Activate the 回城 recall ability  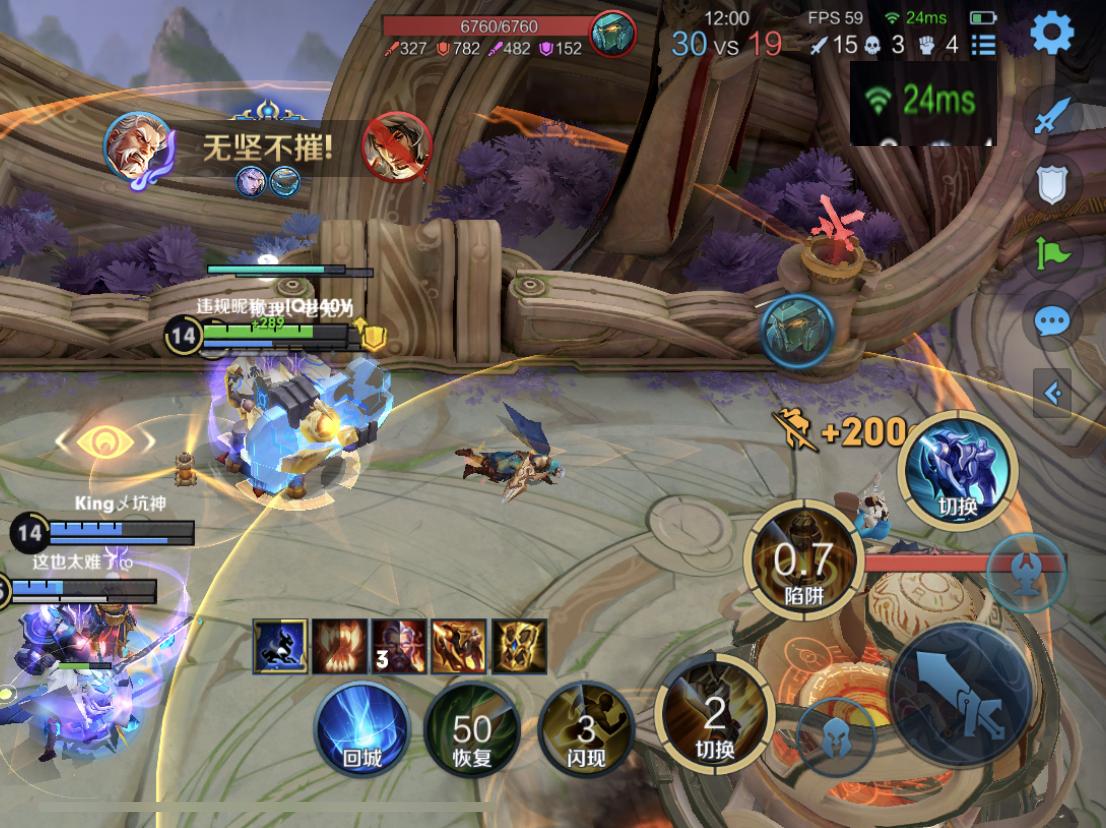click(x=362, y=729)
